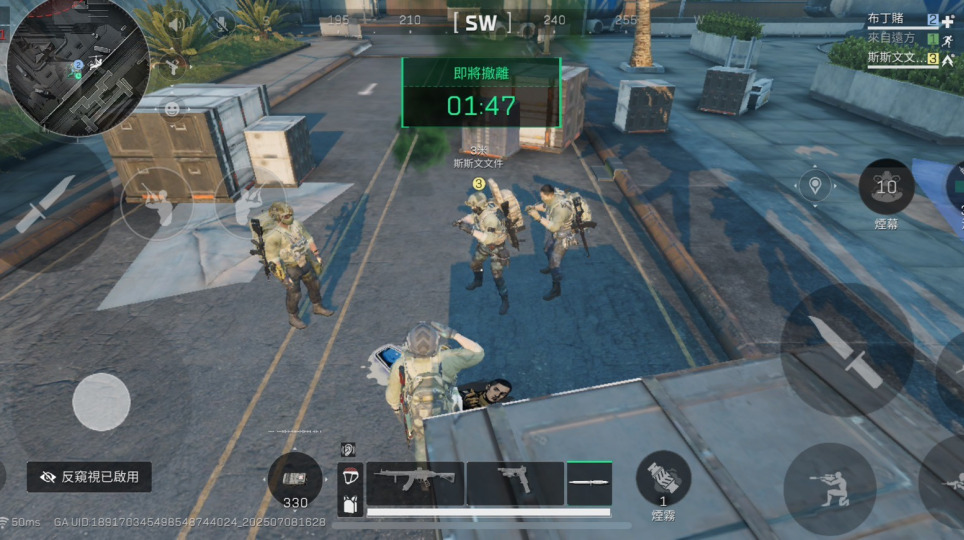Activate the 煙幕 skill with 10 charges
Image resolution: width=964 pixels, height=540 pixels.
pyautogui.click(x=886, y=187)
